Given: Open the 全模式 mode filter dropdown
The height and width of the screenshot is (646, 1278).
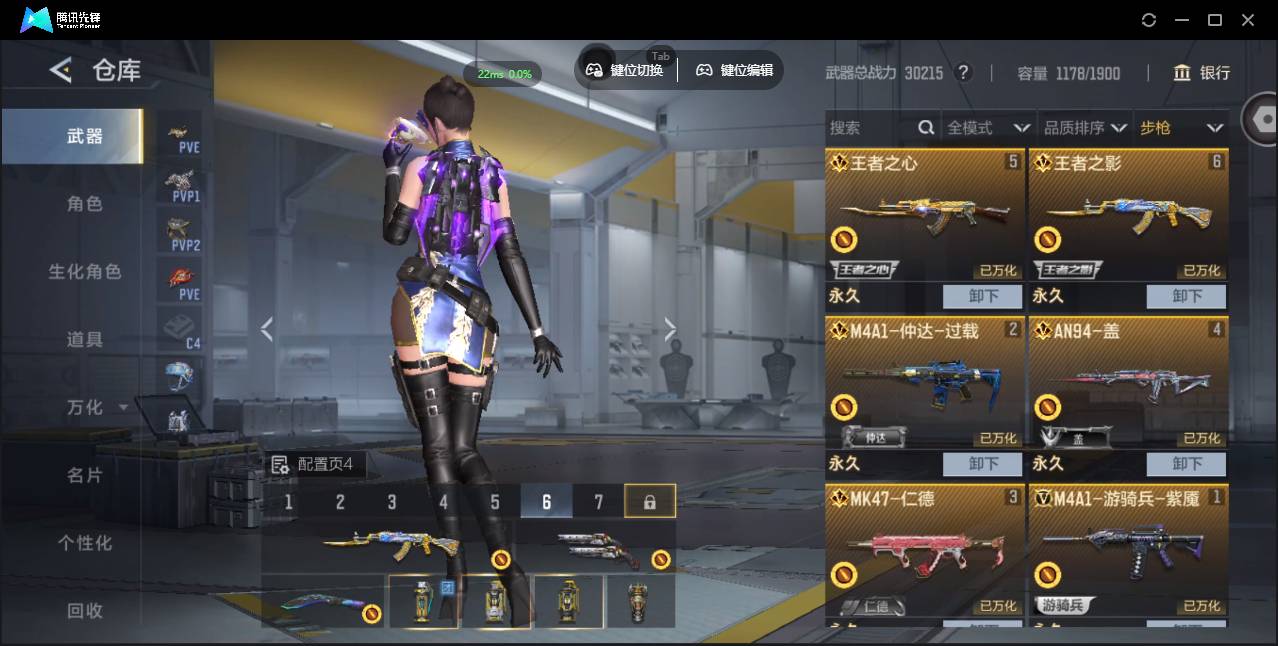Looking at the screenshot, I should 988,128.
